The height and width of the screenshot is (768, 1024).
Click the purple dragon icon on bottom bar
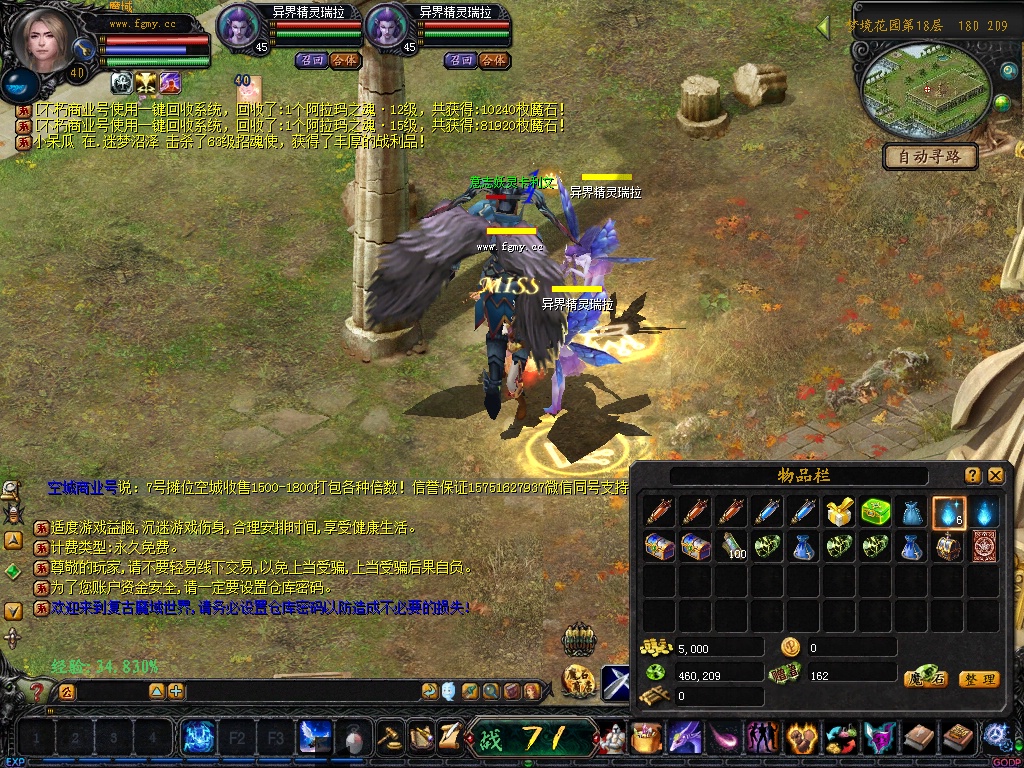click(685, 739)
